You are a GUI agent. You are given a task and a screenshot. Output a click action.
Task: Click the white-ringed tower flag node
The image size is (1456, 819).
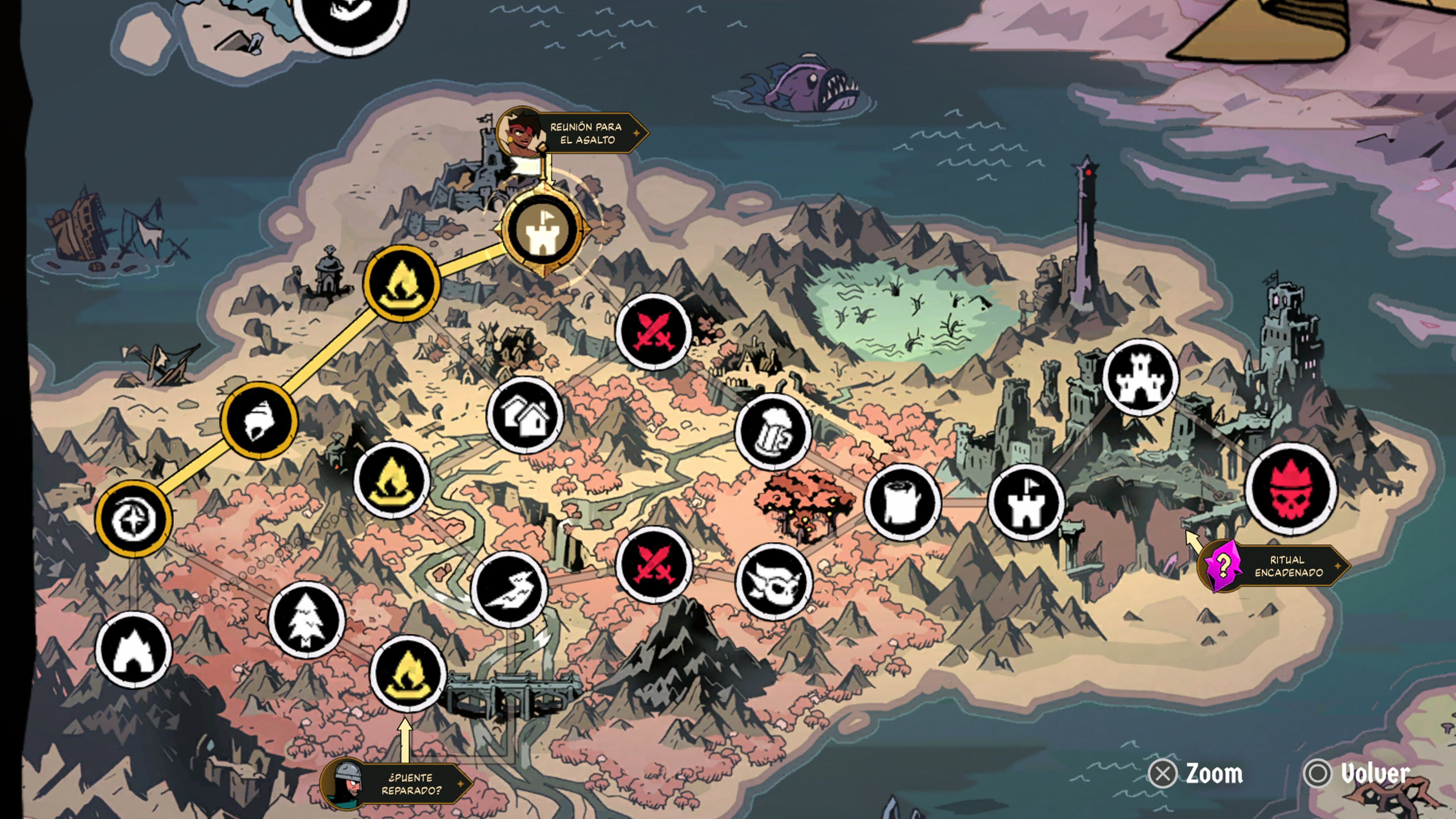pyautogui.click(x=1026, y=502)
